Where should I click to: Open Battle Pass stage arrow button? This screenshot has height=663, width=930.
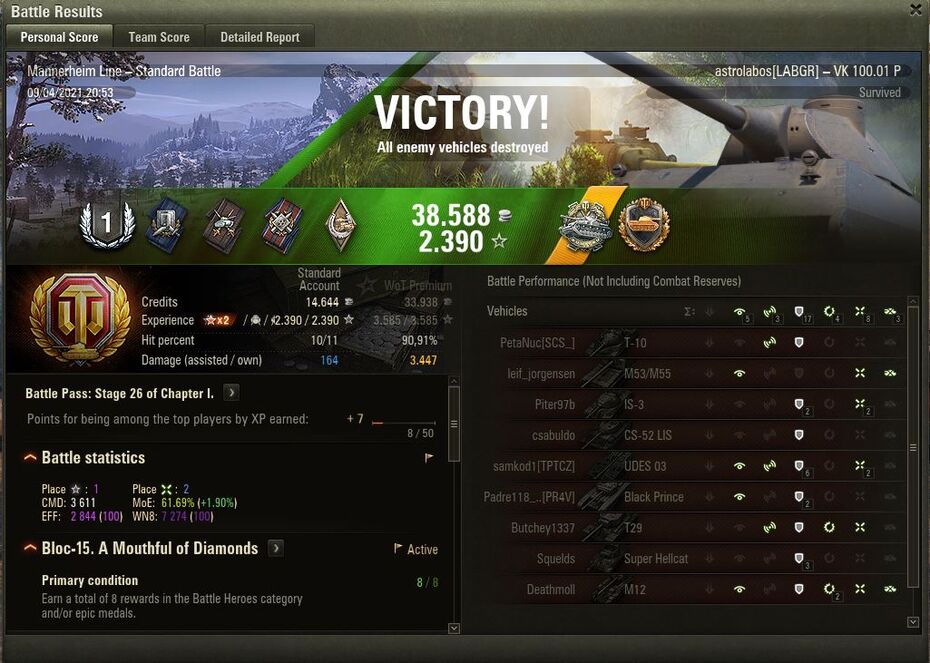231,393
